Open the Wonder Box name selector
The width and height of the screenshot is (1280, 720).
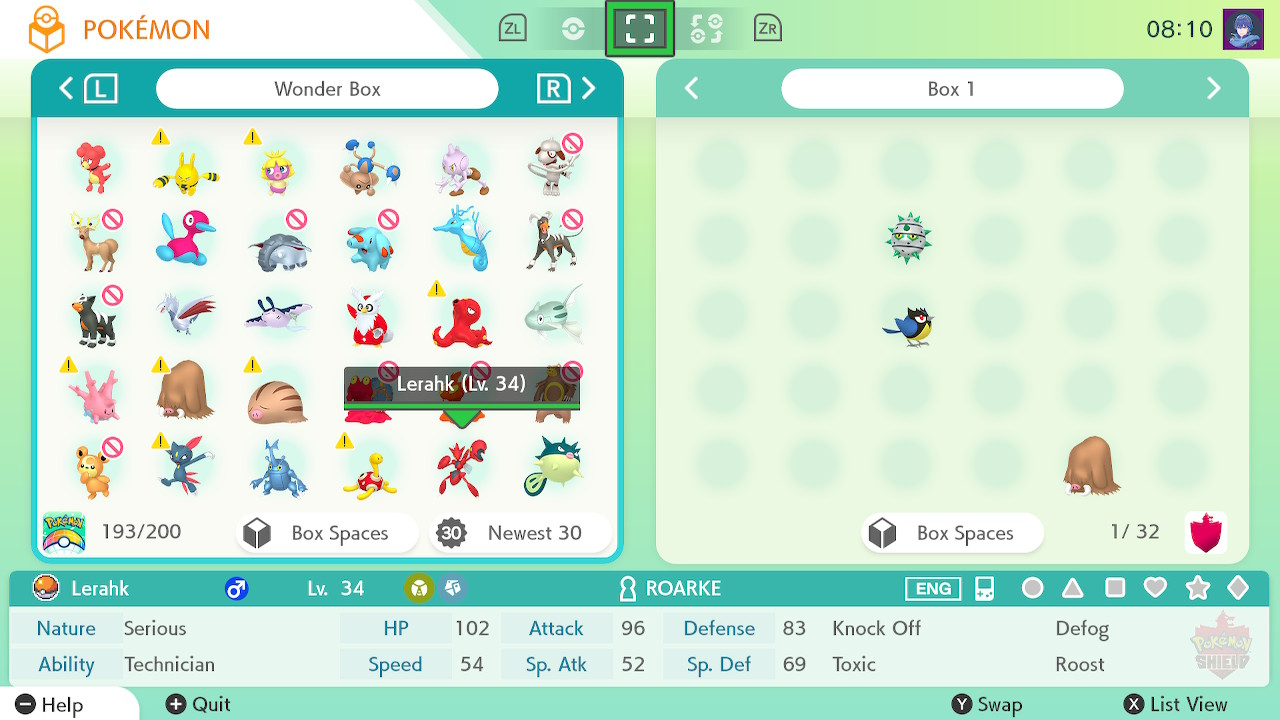pos(327,89)
